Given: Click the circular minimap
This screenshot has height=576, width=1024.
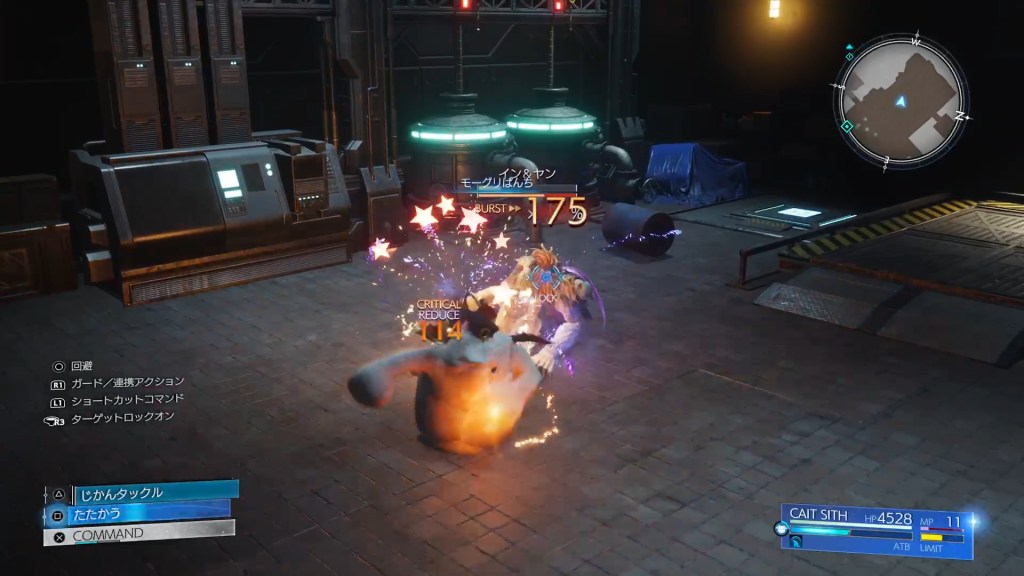Looking at the screenshot, I should click(900, 101).
